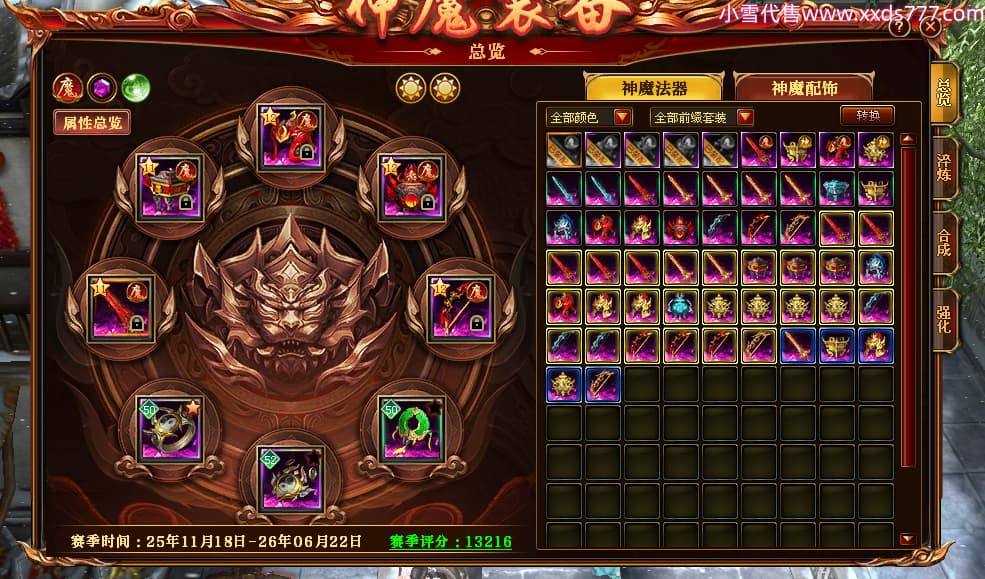Select the green jade ring equipment slot
The width and height of the screenshot is (985, 579).
point(412,428)
